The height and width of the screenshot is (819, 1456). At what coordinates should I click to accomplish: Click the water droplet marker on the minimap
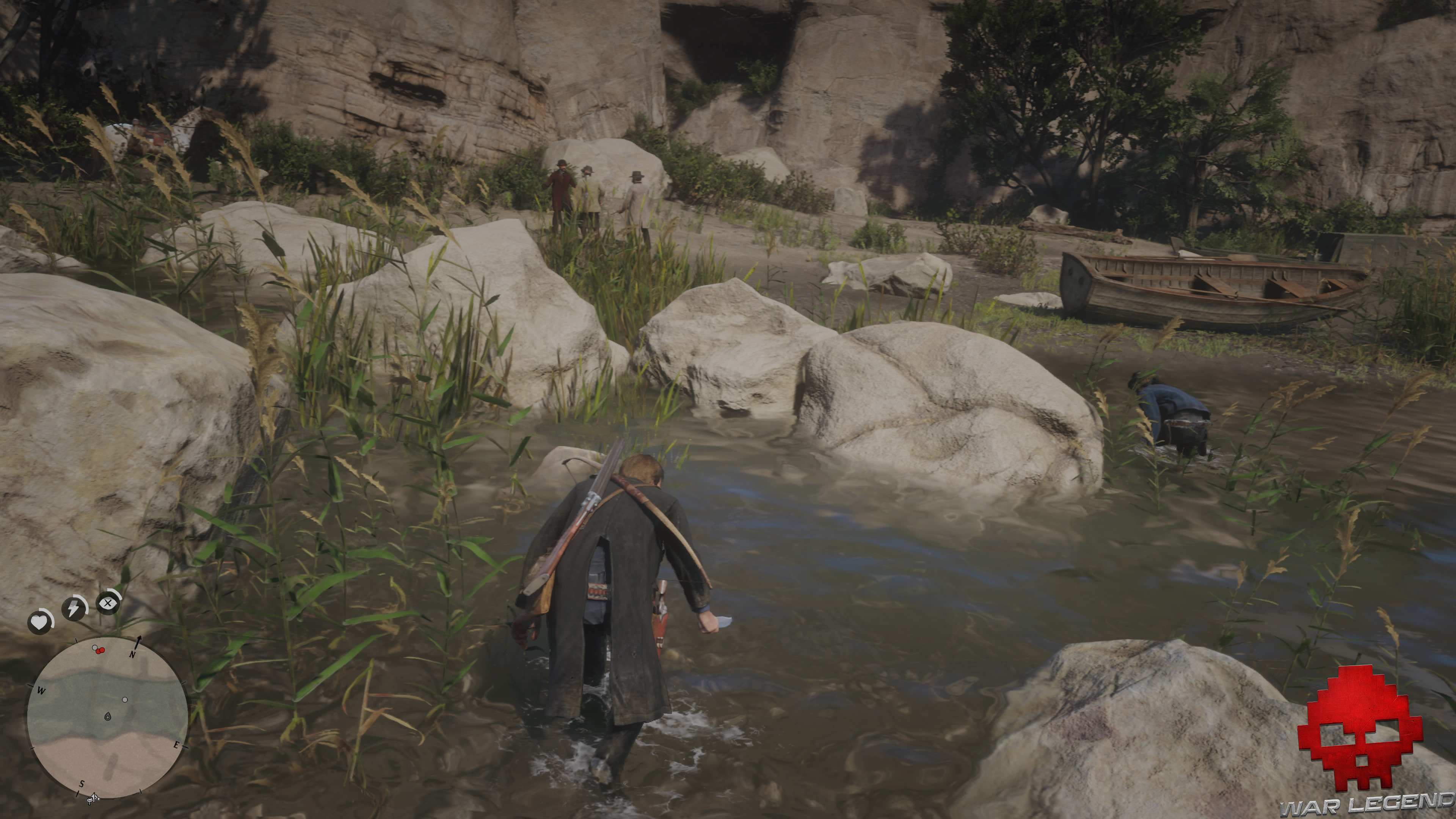108,716
